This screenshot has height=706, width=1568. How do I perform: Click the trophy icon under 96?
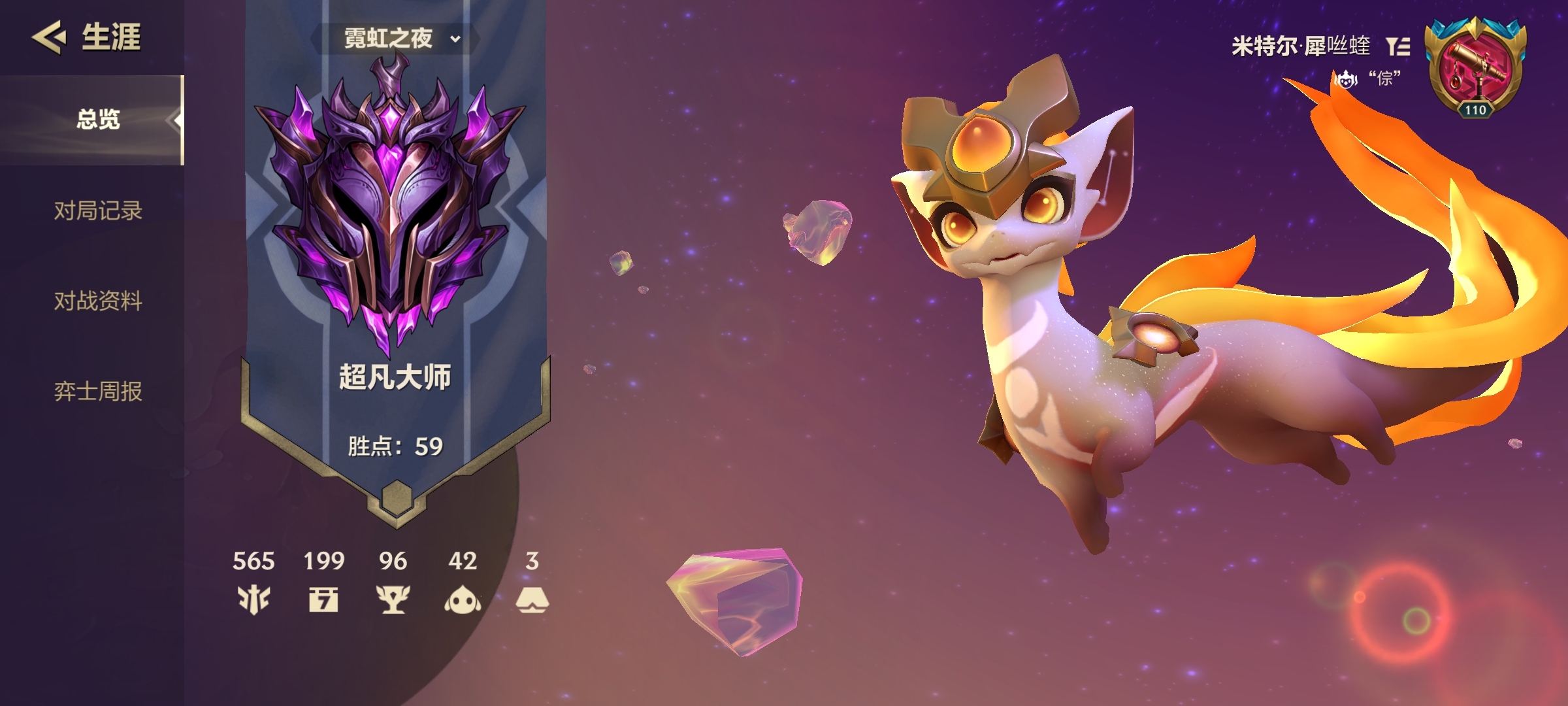[x=393, y=599]
